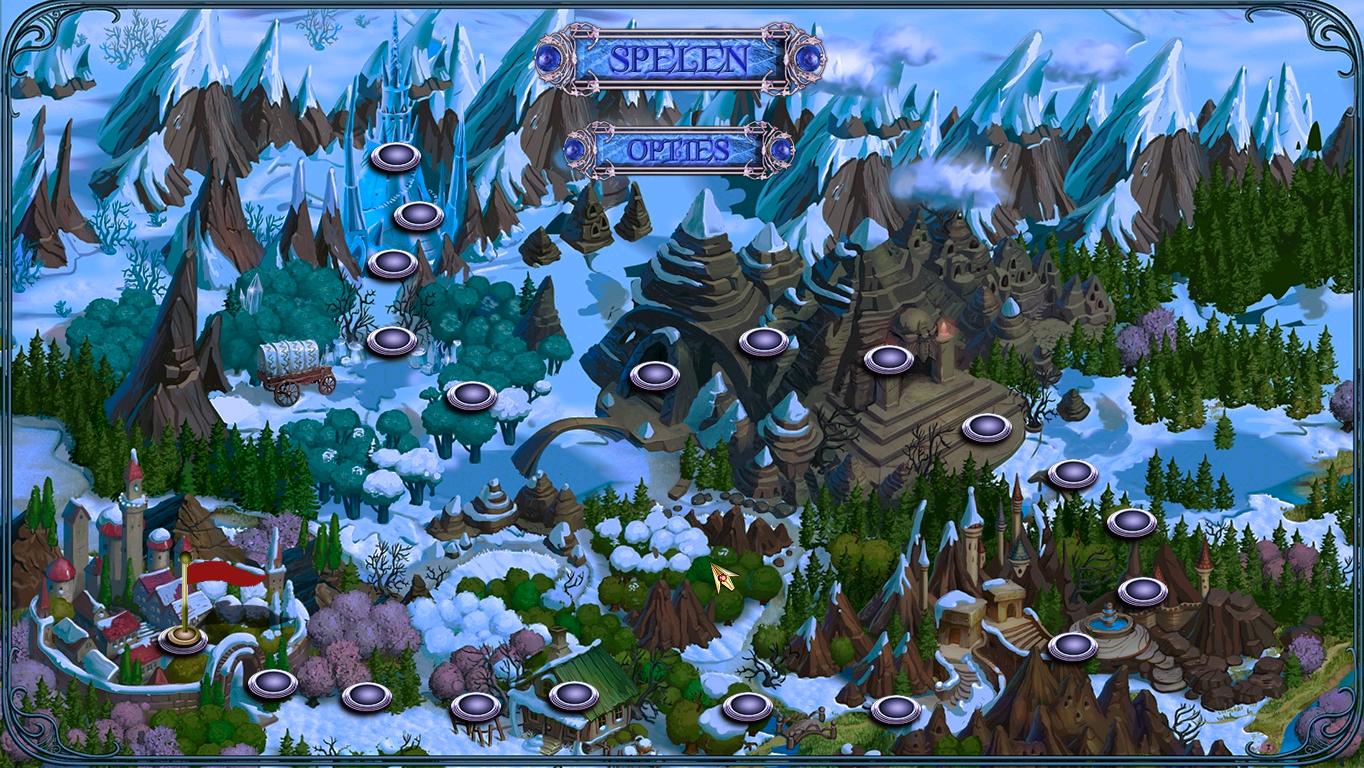Choose the level node beside the covered wagon

pyautogui.click(x=391, y=341)
